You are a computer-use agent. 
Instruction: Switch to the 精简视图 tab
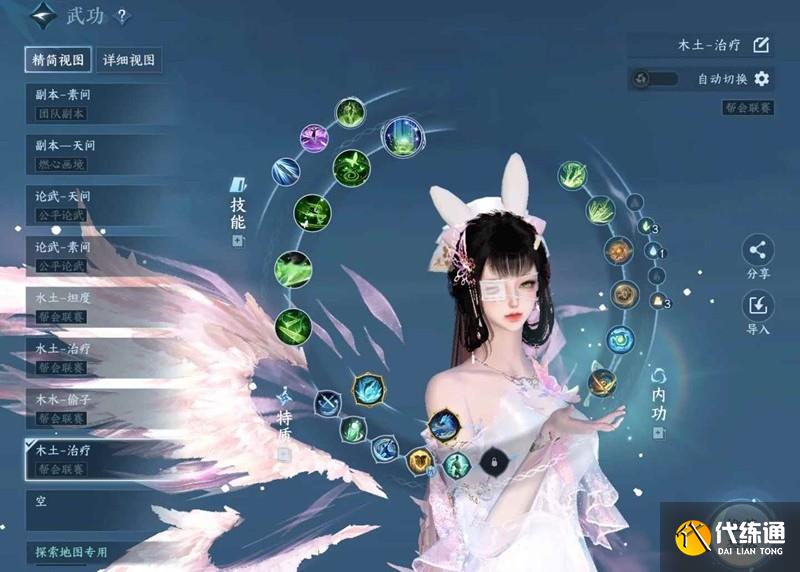point(59,60)
